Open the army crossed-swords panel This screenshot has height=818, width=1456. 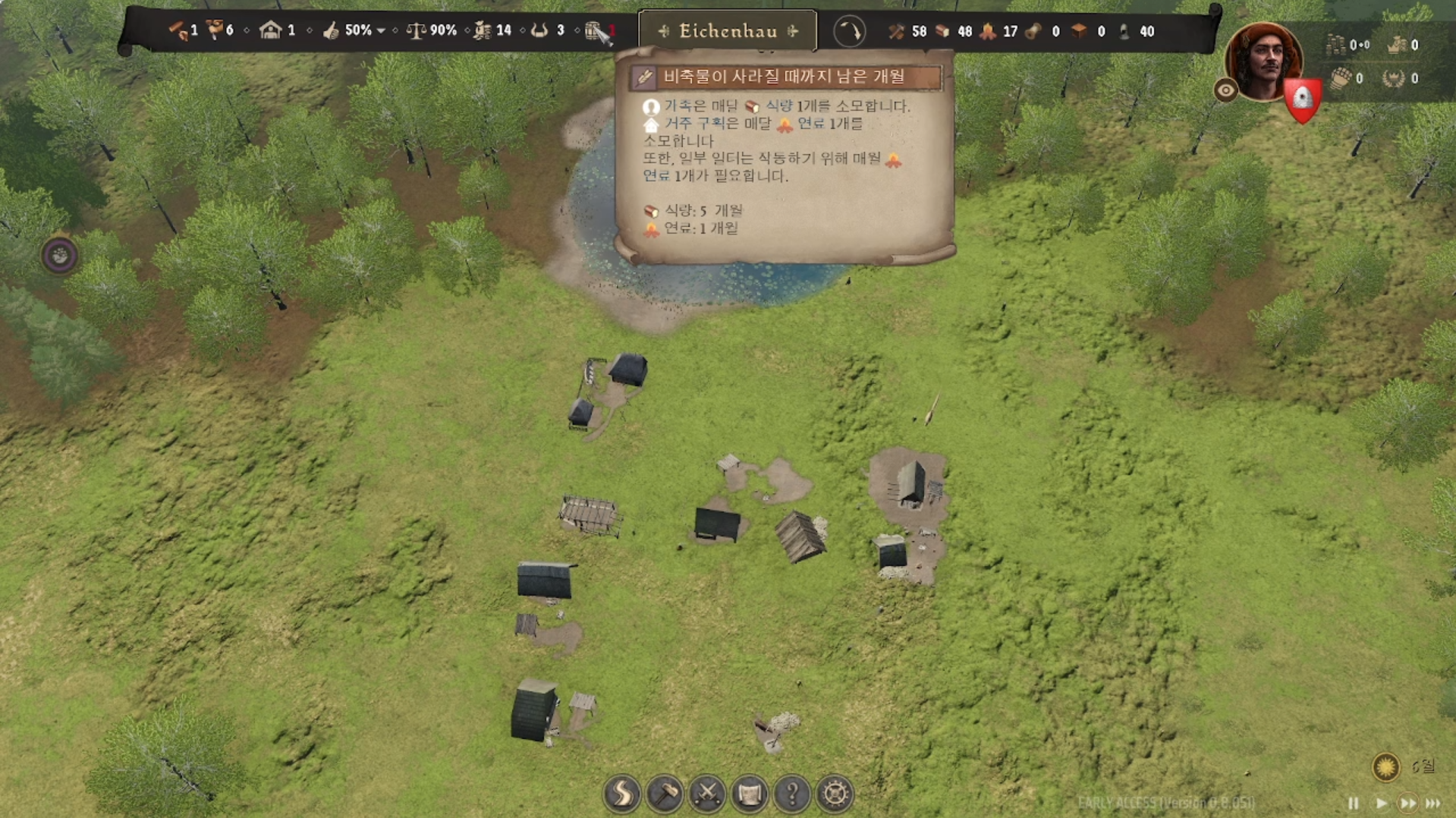[x=707, y=794]
